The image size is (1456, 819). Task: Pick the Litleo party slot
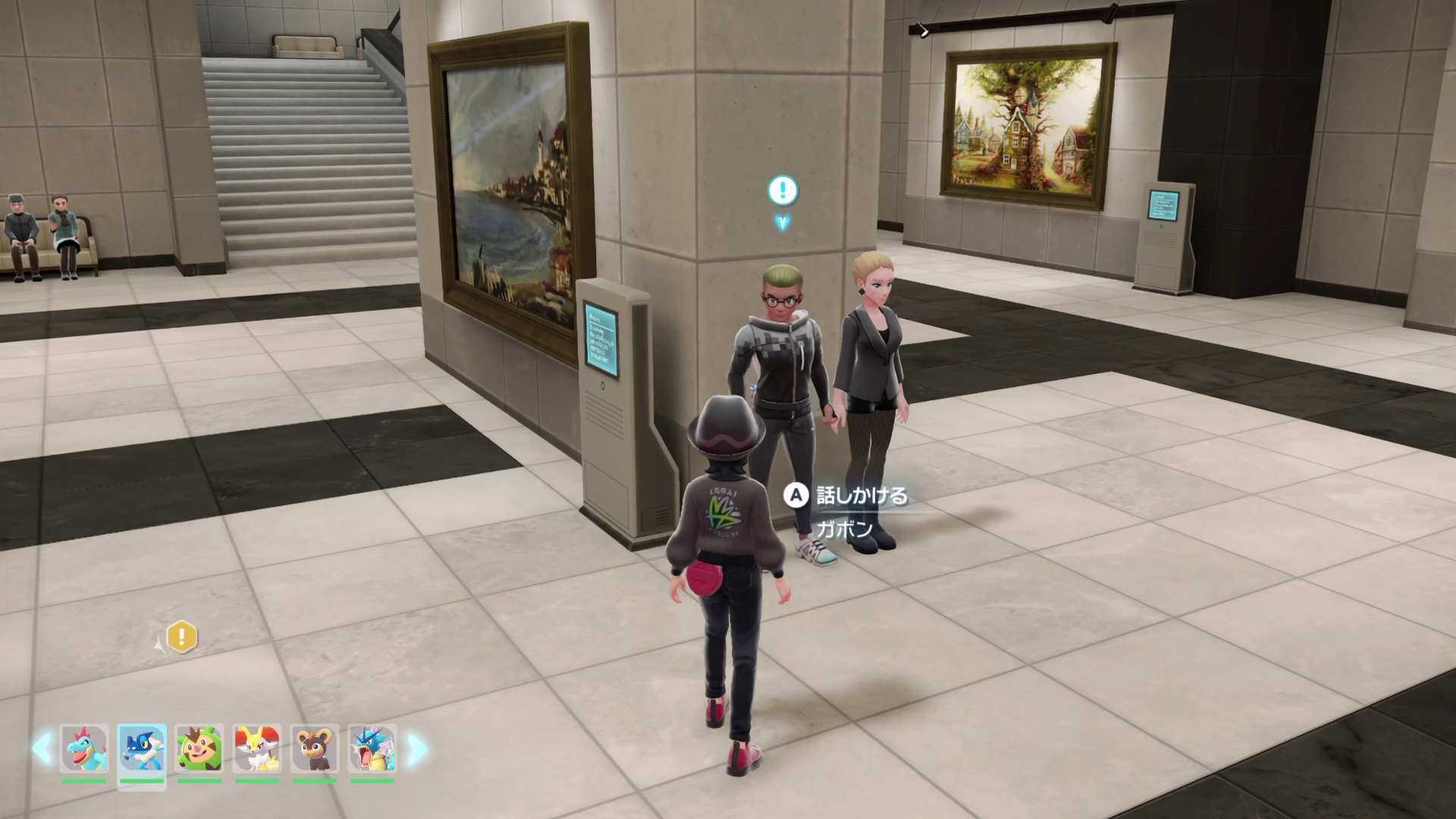(315, 748)
